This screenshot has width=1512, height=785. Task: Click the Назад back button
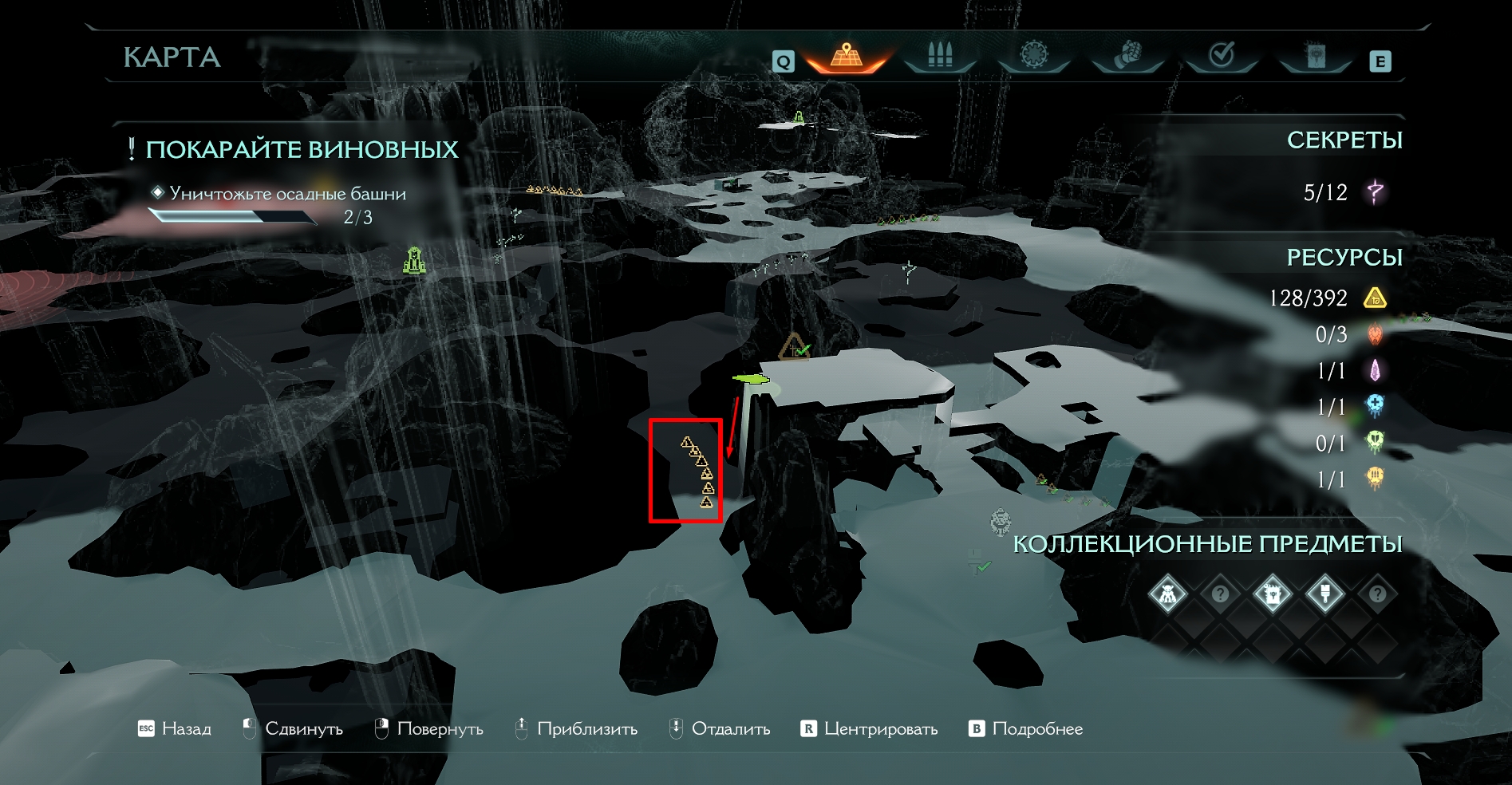[x=176, y=728]
